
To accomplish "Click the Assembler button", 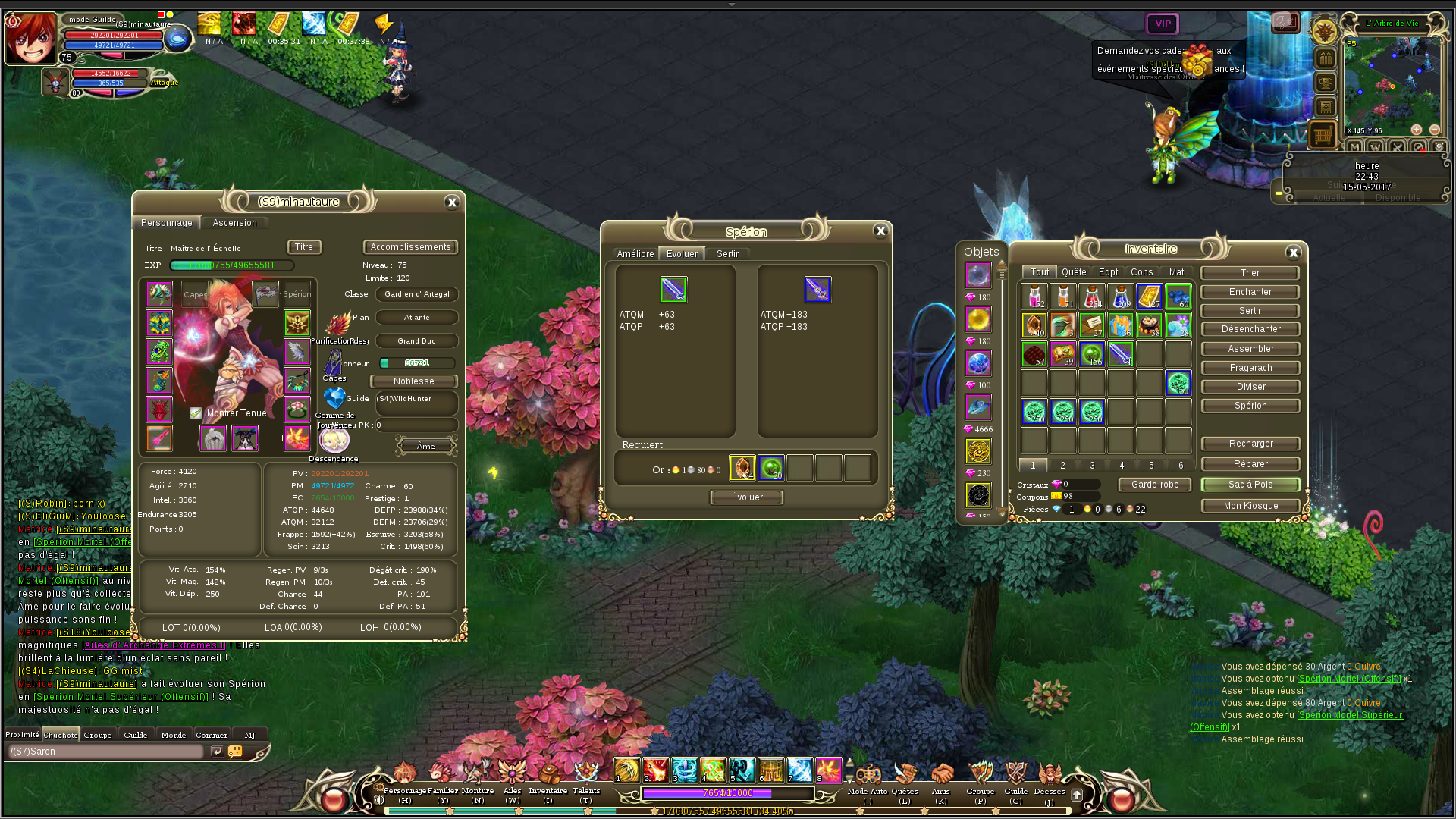I will [x=1250, y=349].
